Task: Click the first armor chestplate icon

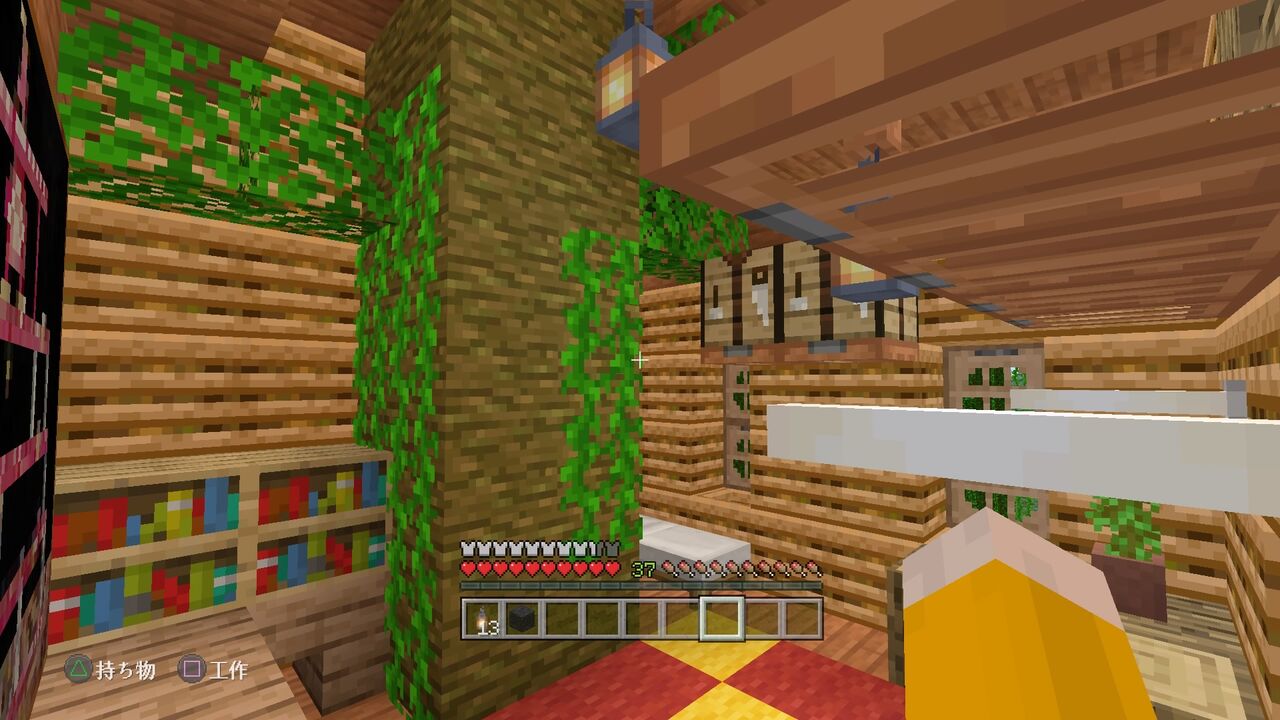Action: coord(467,548)
